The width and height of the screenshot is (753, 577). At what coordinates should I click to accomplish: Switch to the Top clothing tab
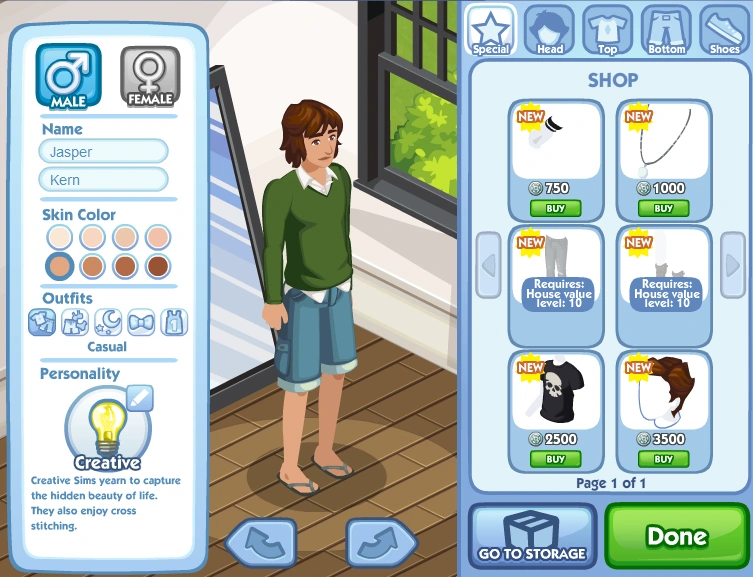[x=607, y=29]
